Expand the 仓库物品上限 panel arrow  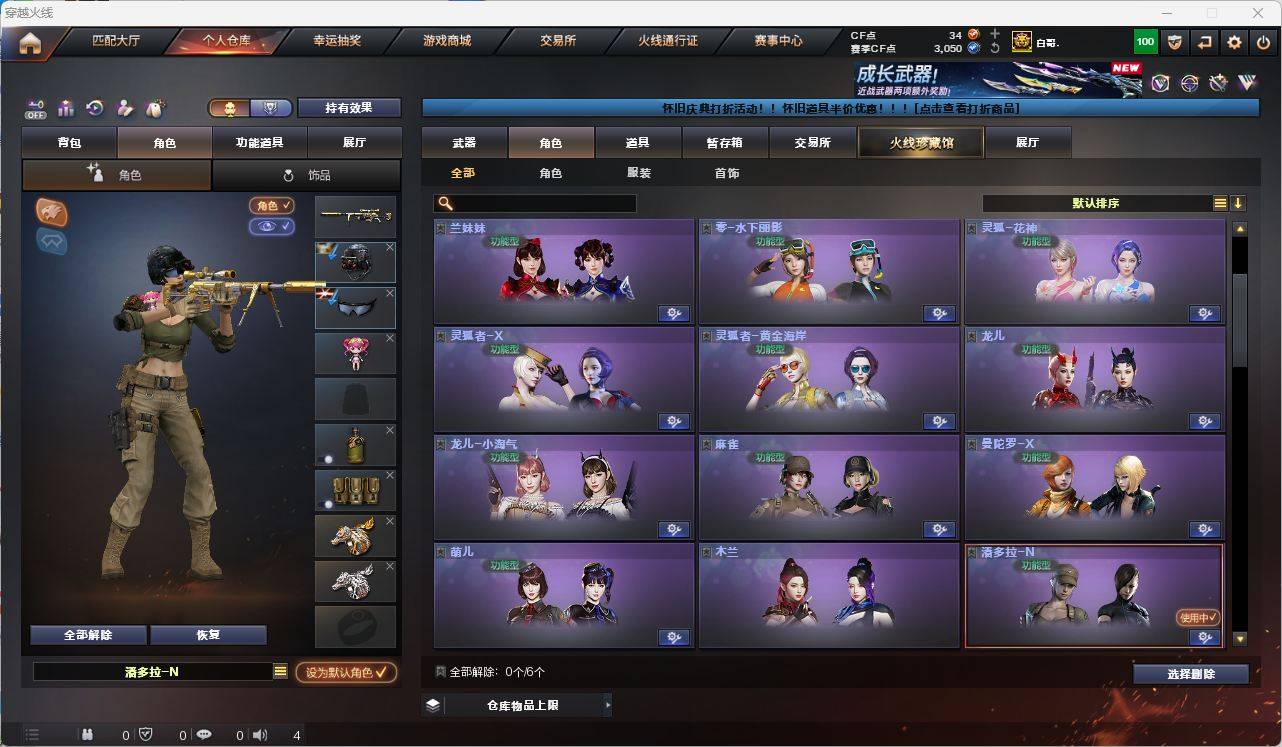pos(608,704)
